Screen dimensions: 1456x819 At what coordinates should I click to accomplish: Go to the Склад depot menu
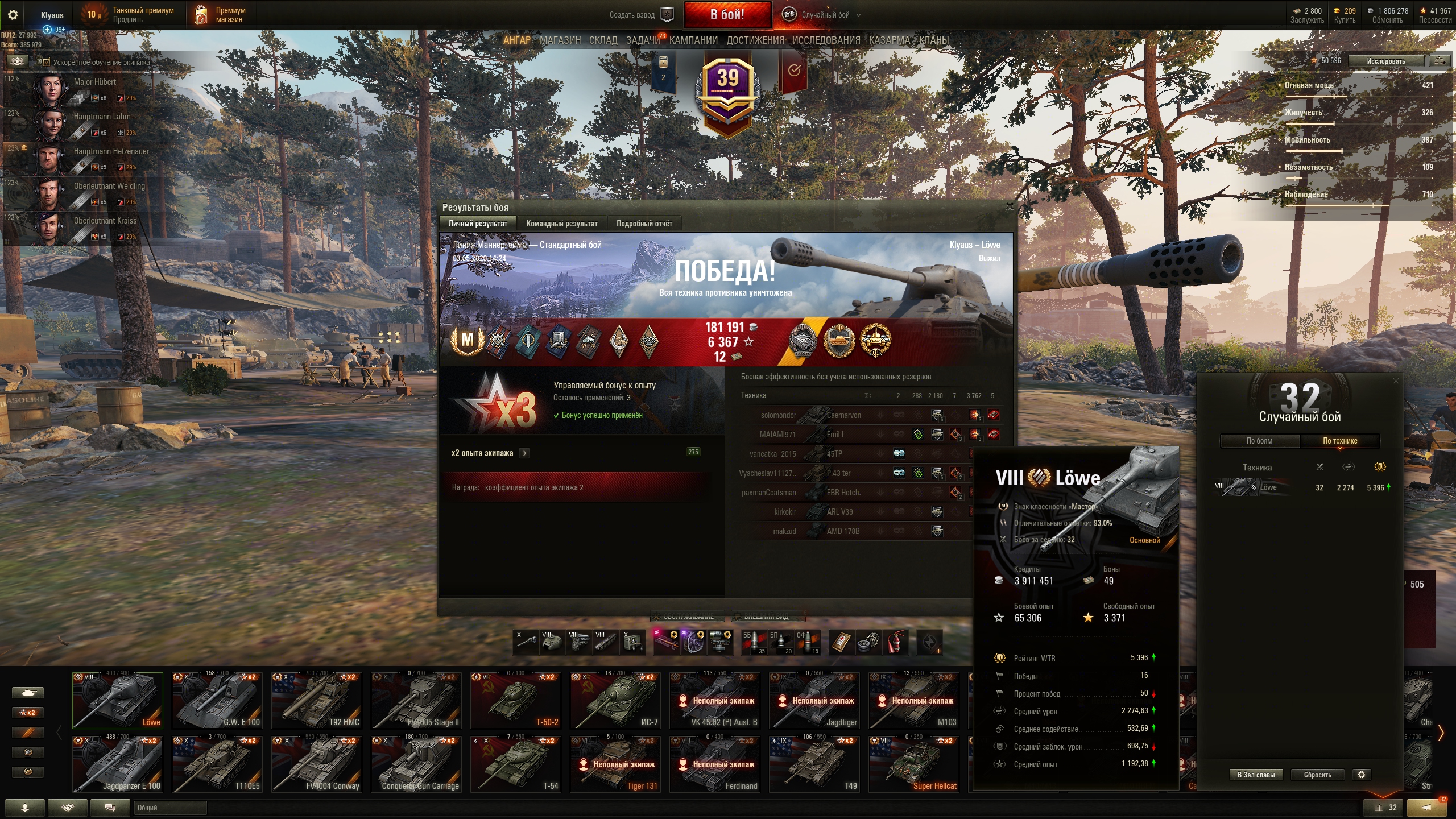point(603,40)
